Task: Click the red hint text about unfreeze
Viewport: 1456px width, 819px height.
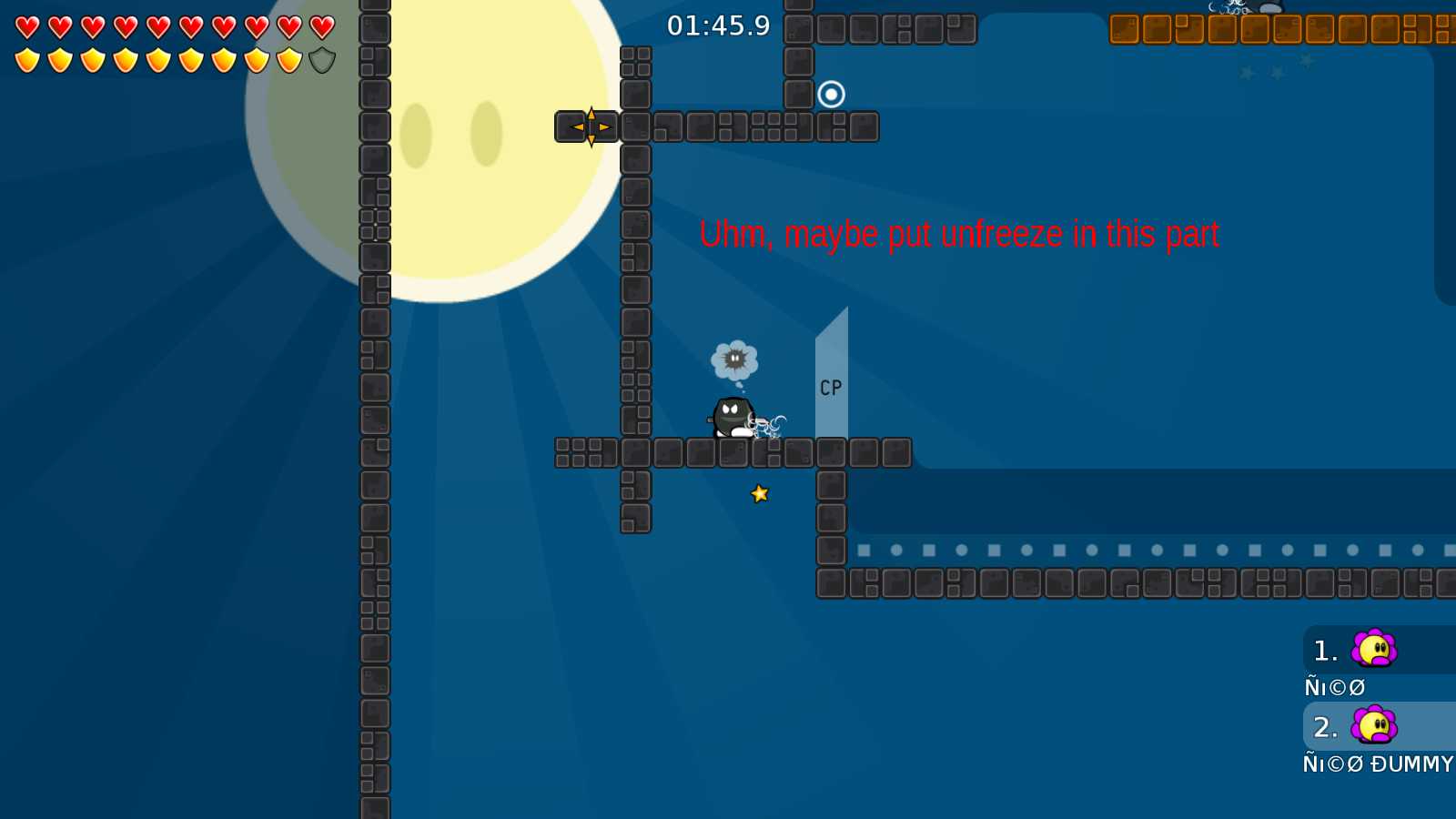Action: point(960,235)
